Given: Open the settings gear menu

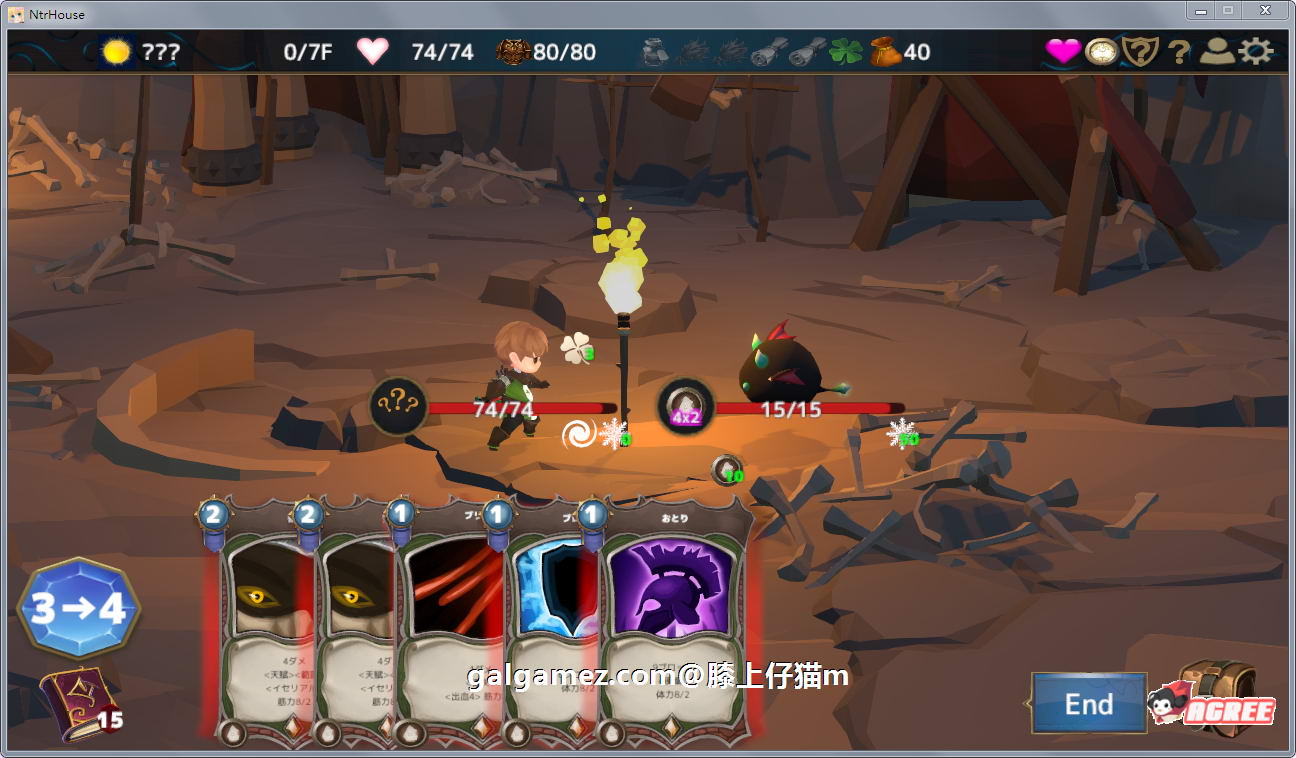Looking at the screenshot, I should click(1256, 51).
